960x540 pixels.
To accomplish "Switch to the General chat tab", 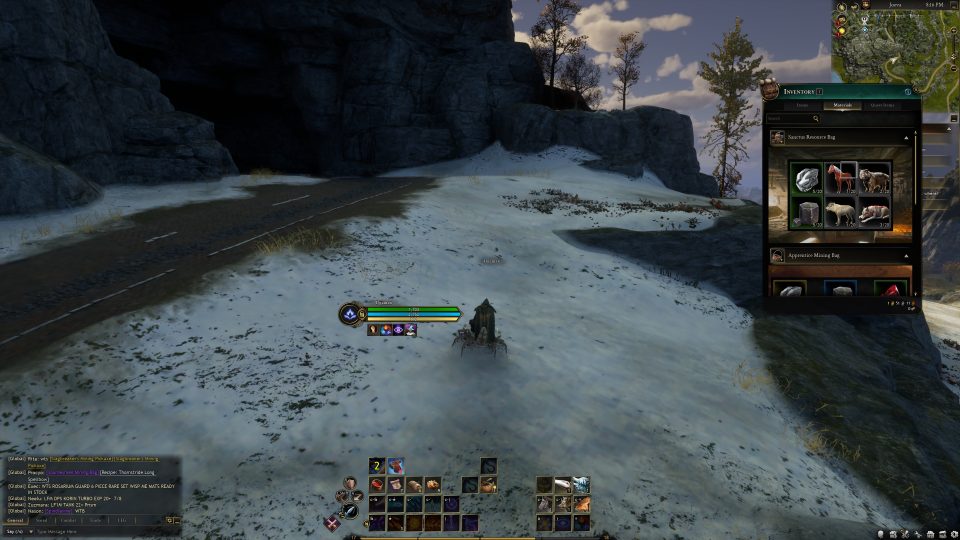I will (x=16, y=521).
